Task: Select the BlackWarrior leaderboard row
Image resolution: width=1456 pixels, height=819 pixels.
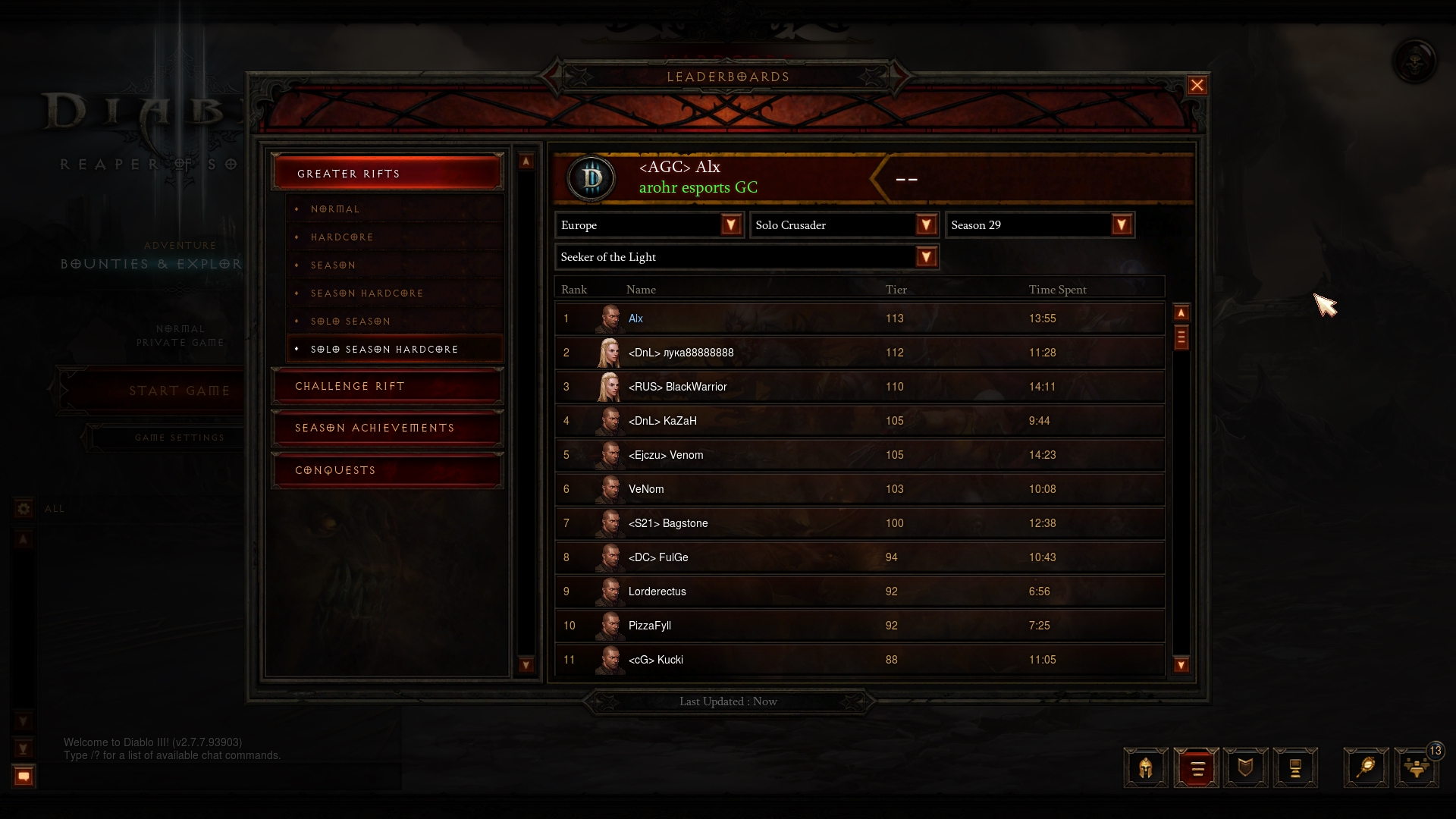Action: (x=859, y=387)
